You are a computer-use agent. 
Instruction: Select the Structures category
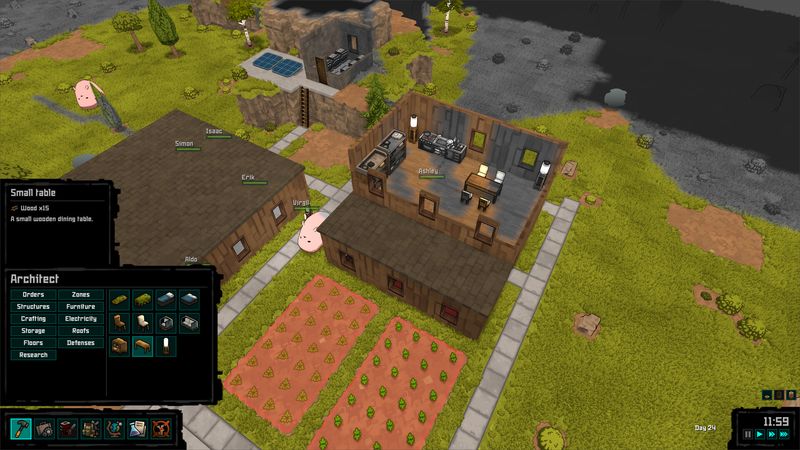tap(33, 307)
